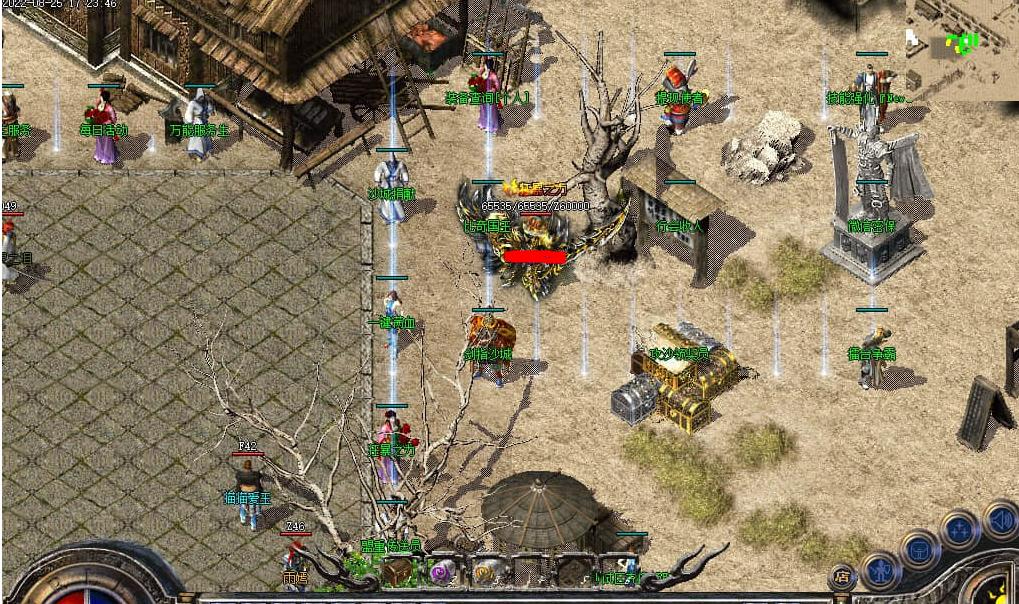
Task: Open the shop via the 店 button
Action: 841,576
